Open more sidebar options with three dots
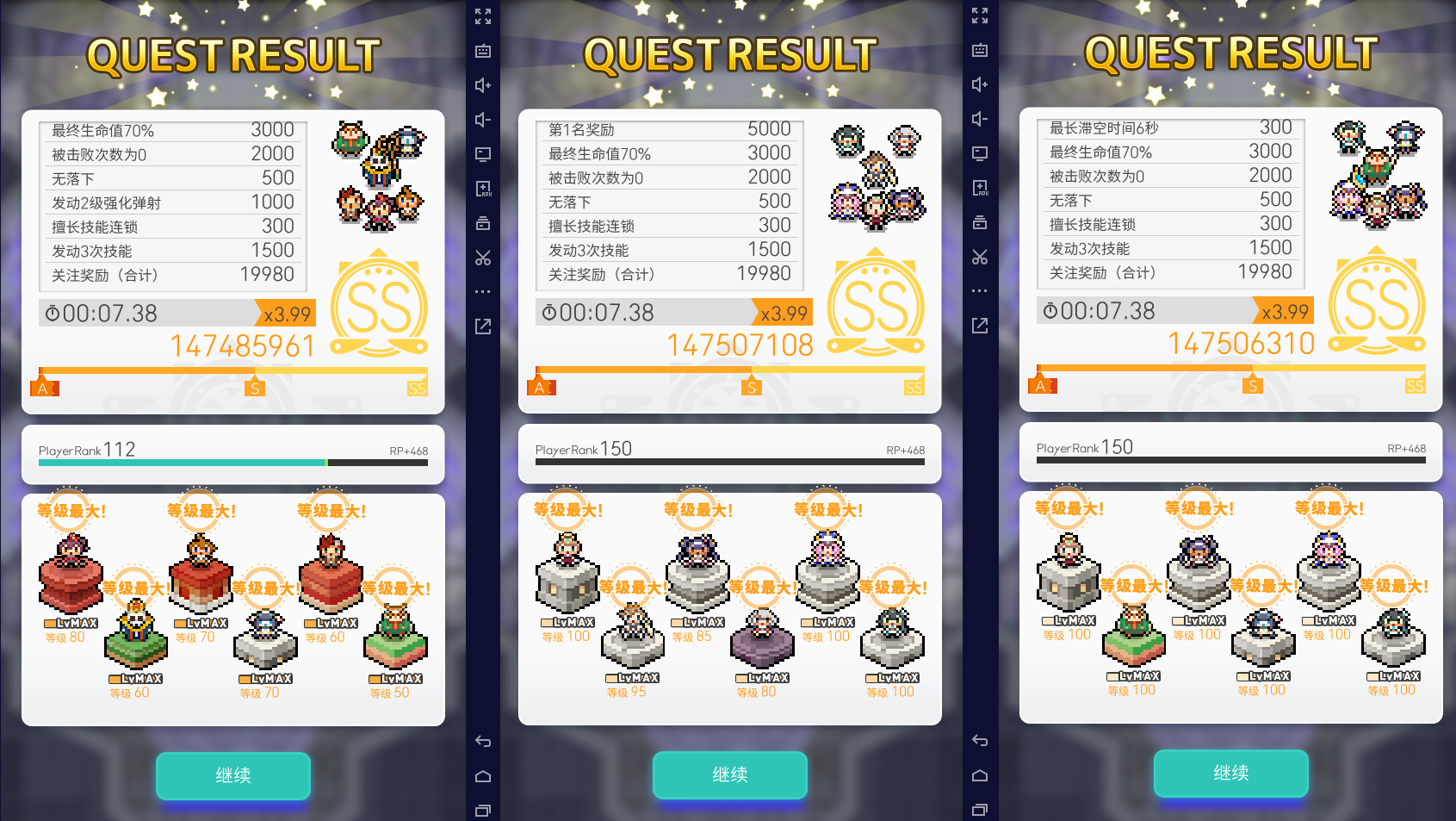The width and height of the screenshot is (1456, 821). tap(482, 290)
